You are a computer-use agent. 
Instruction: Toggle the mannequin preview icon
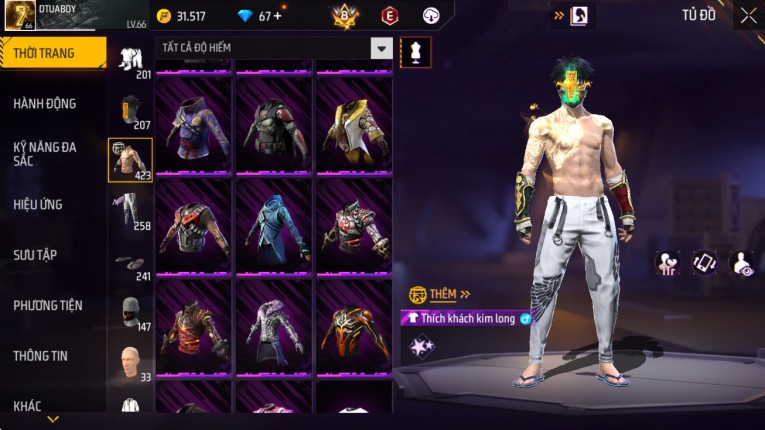coord(416,52)
